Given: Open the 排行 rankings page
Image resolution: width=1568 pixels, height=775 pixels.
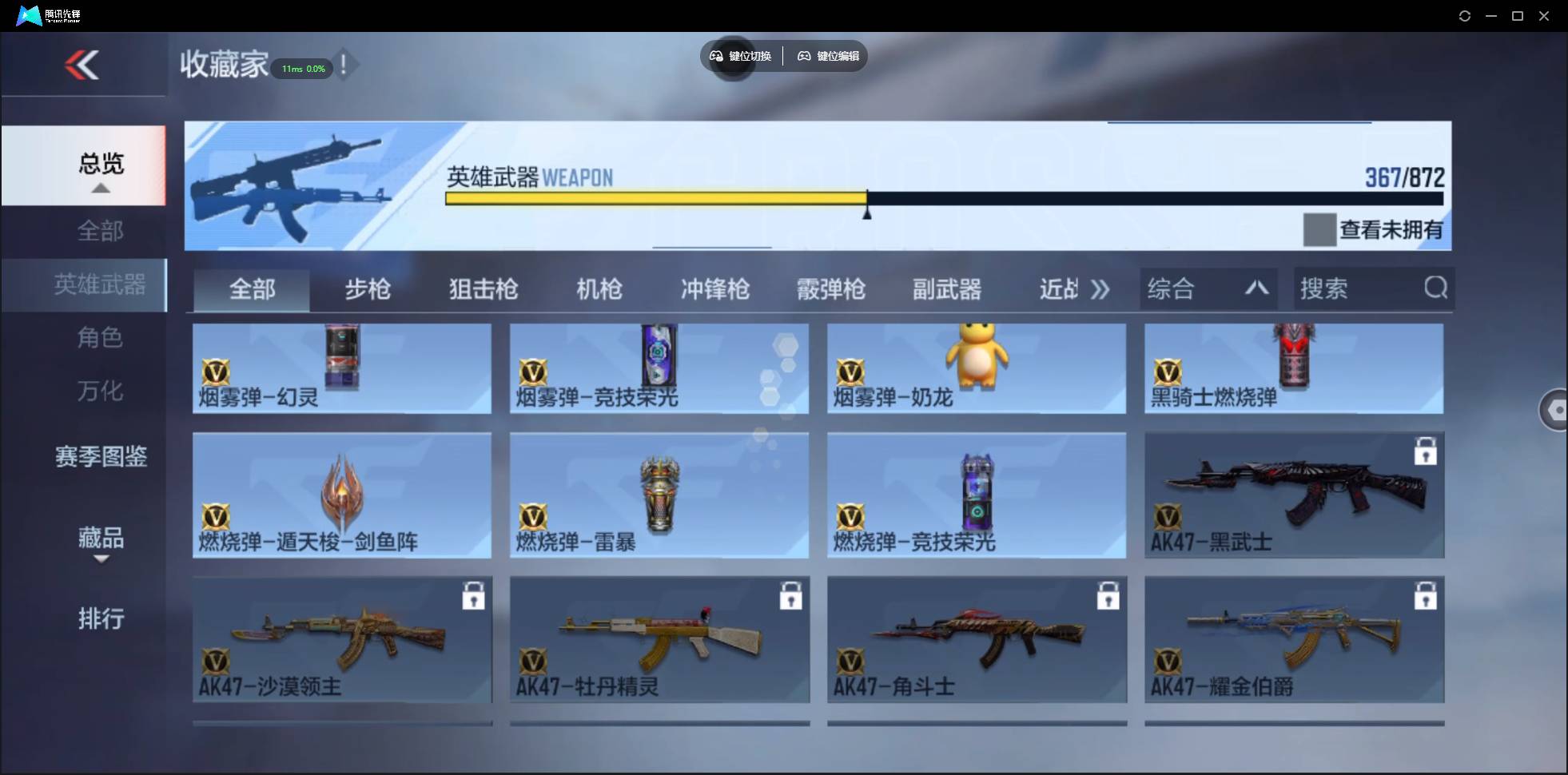Looking at the screenshot, I should 101,619.
